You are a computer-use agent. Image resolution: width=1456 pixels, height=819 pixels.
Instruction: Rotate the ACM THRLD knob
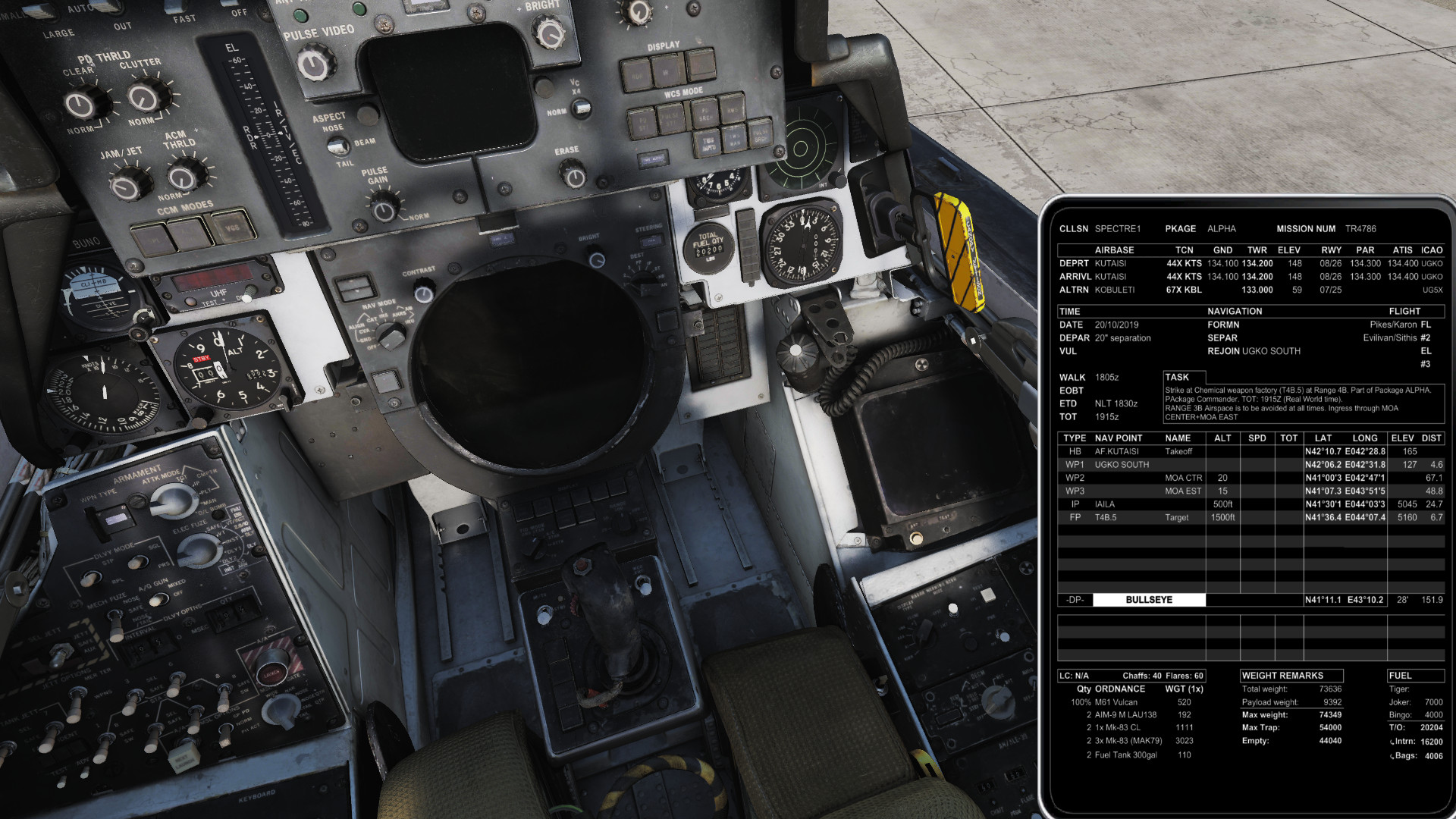tap(182, 176)
